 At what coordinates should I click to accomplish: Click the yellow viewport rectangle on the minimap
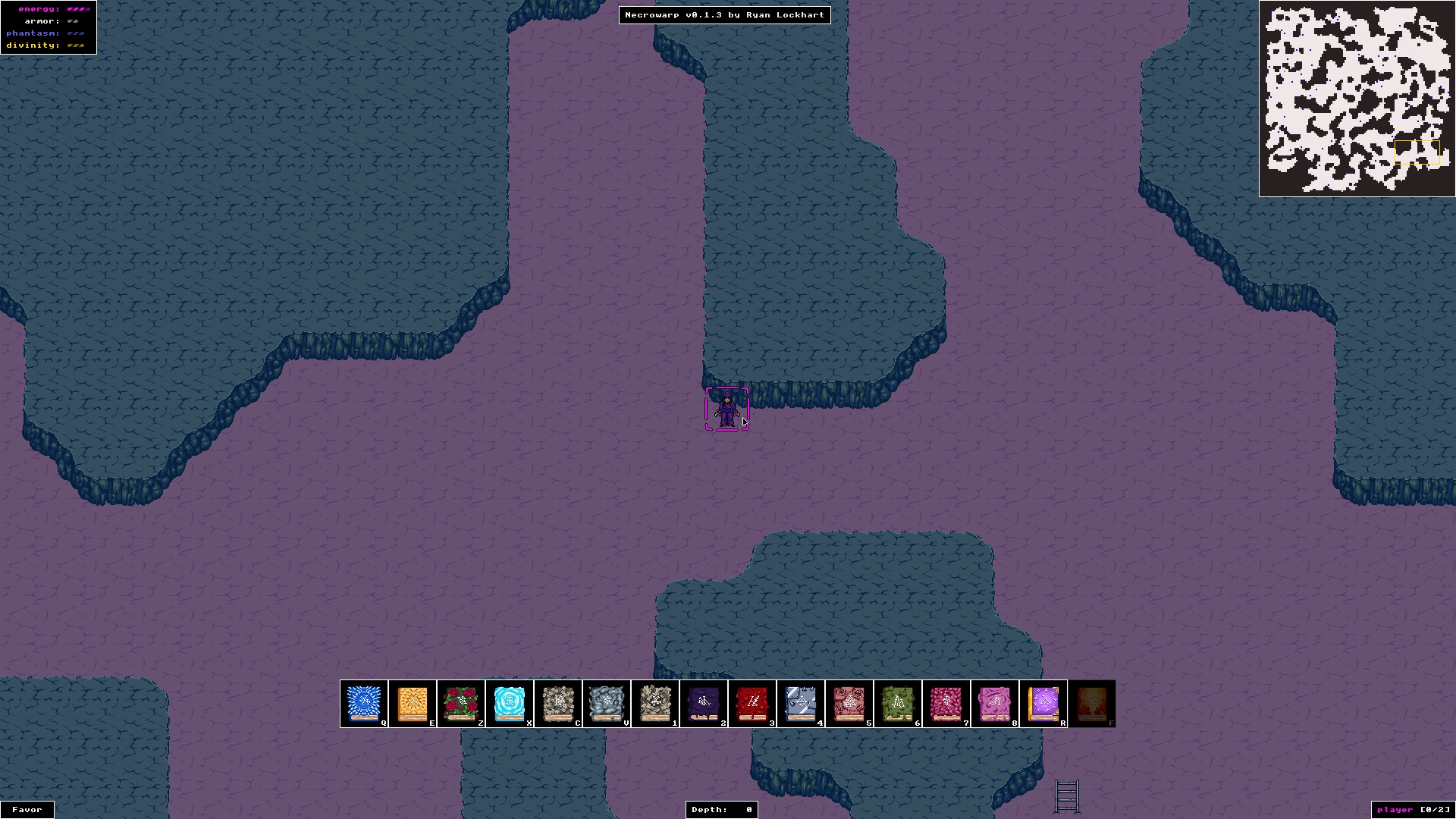(x=1417, y=152)
